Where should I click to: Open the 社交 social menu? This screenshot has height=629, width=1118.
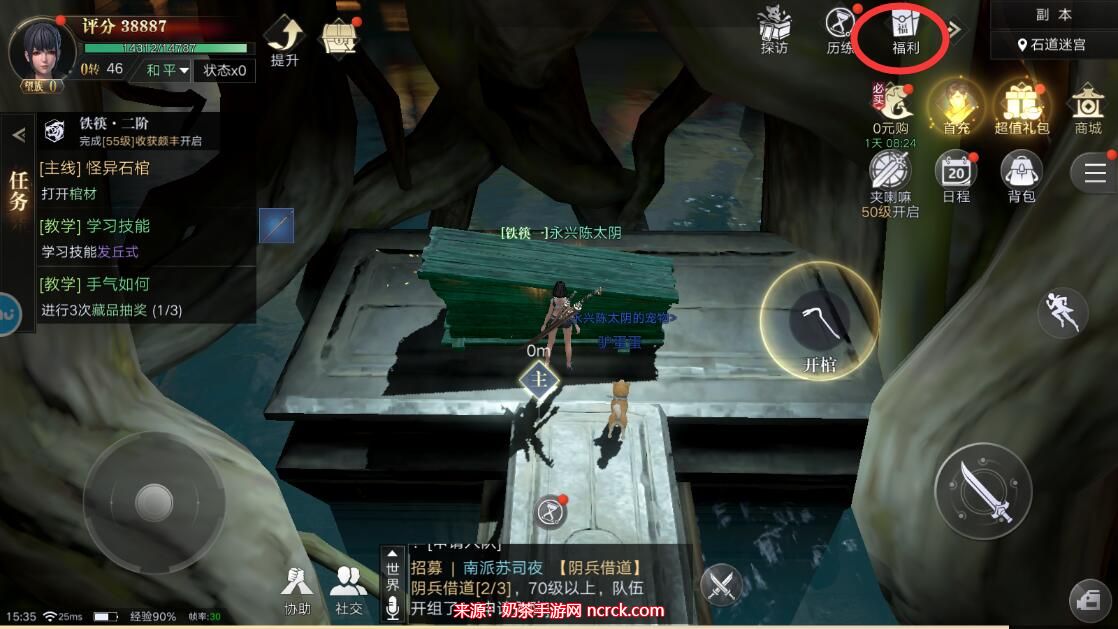click(x=348, y=588)
